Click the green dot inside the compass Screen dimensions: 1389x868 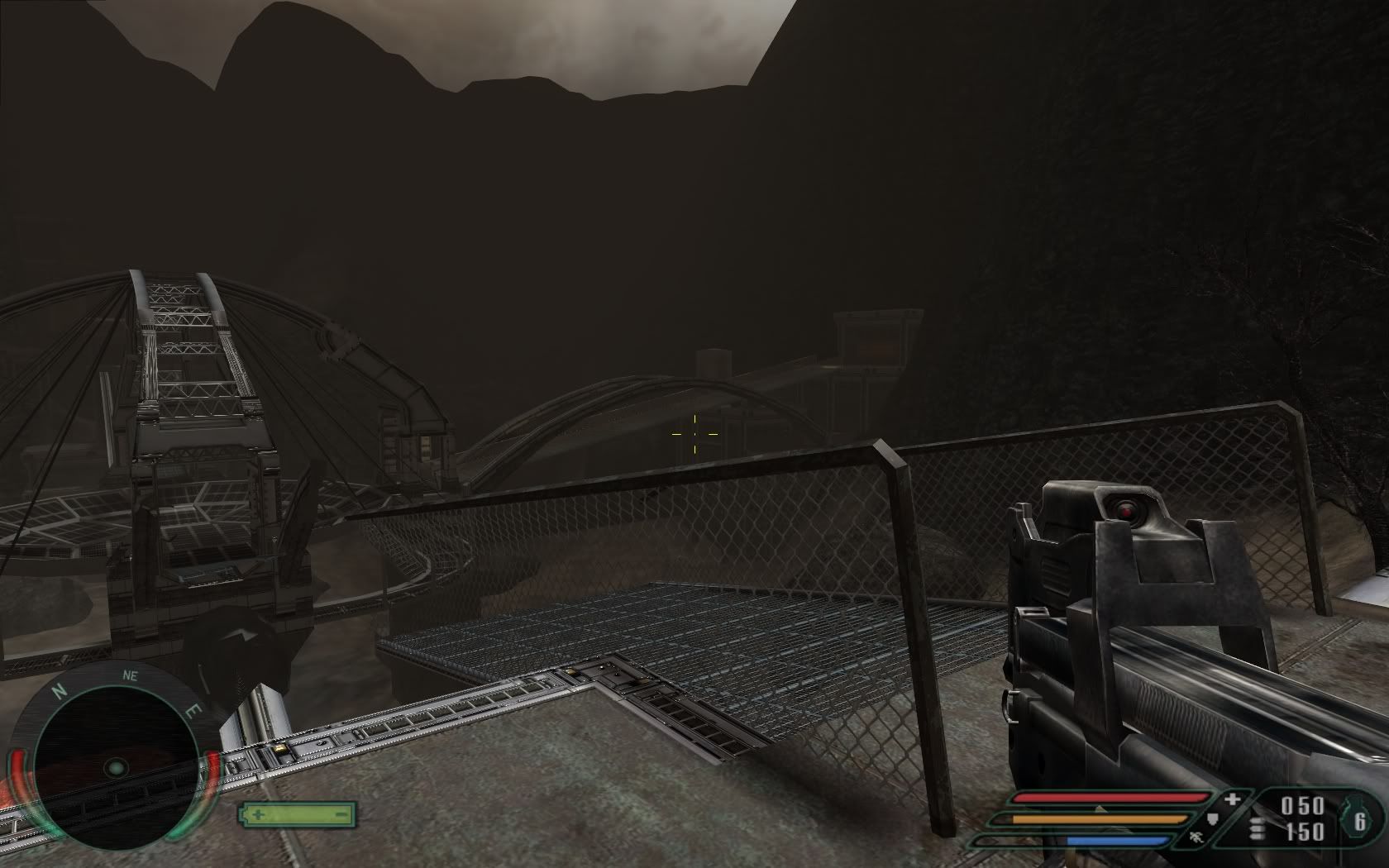click(116, 769)
